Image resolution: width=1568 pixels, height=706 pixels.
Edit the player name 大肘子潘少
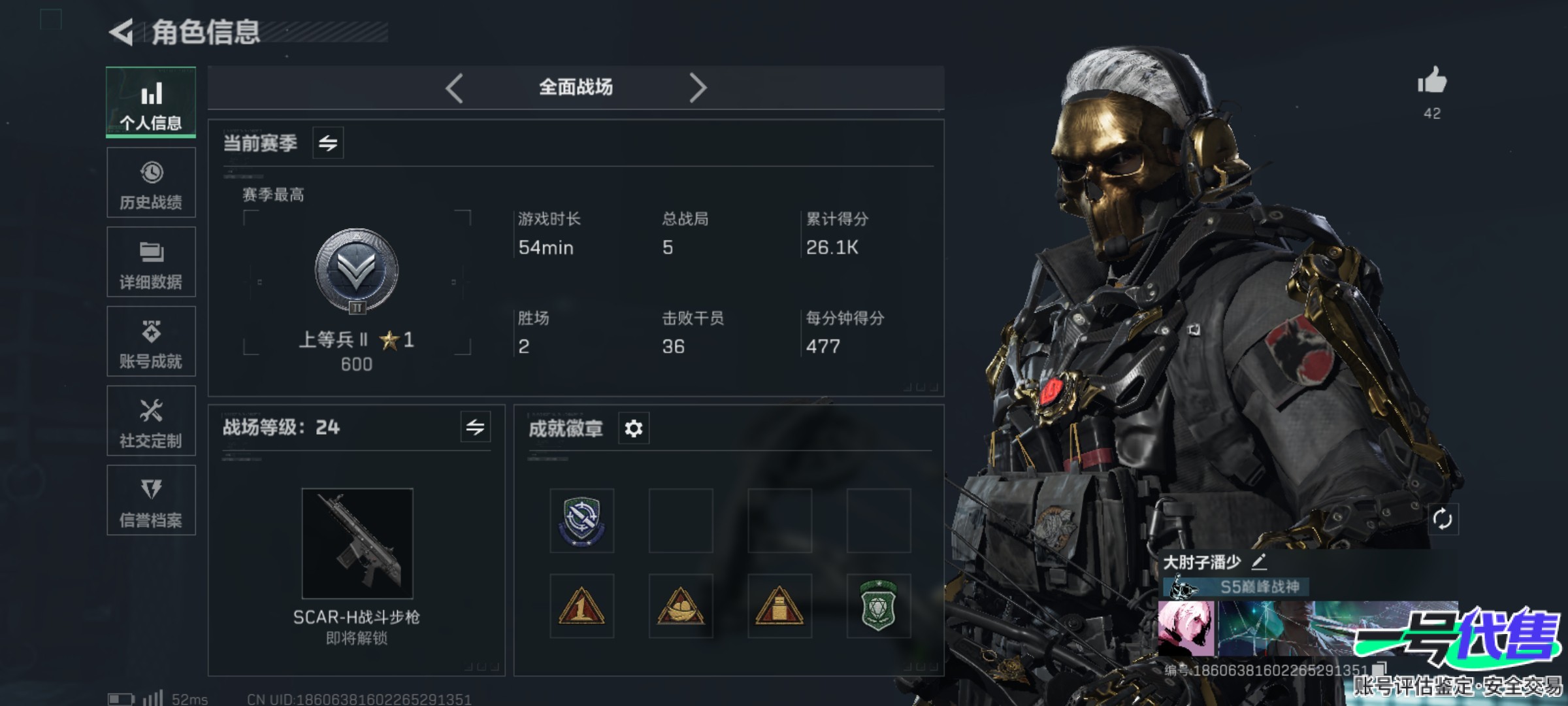[1259, 562]
